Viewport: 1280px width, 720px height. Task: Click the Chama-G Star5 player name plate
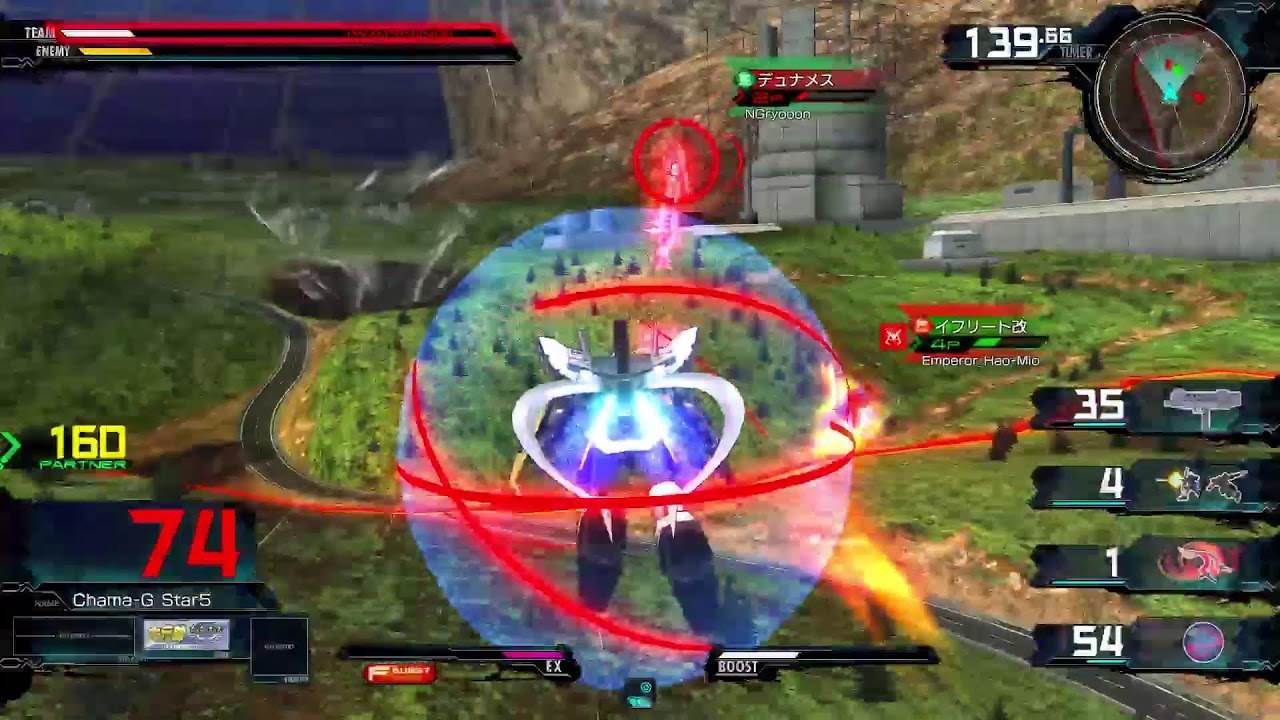[141, 600]
